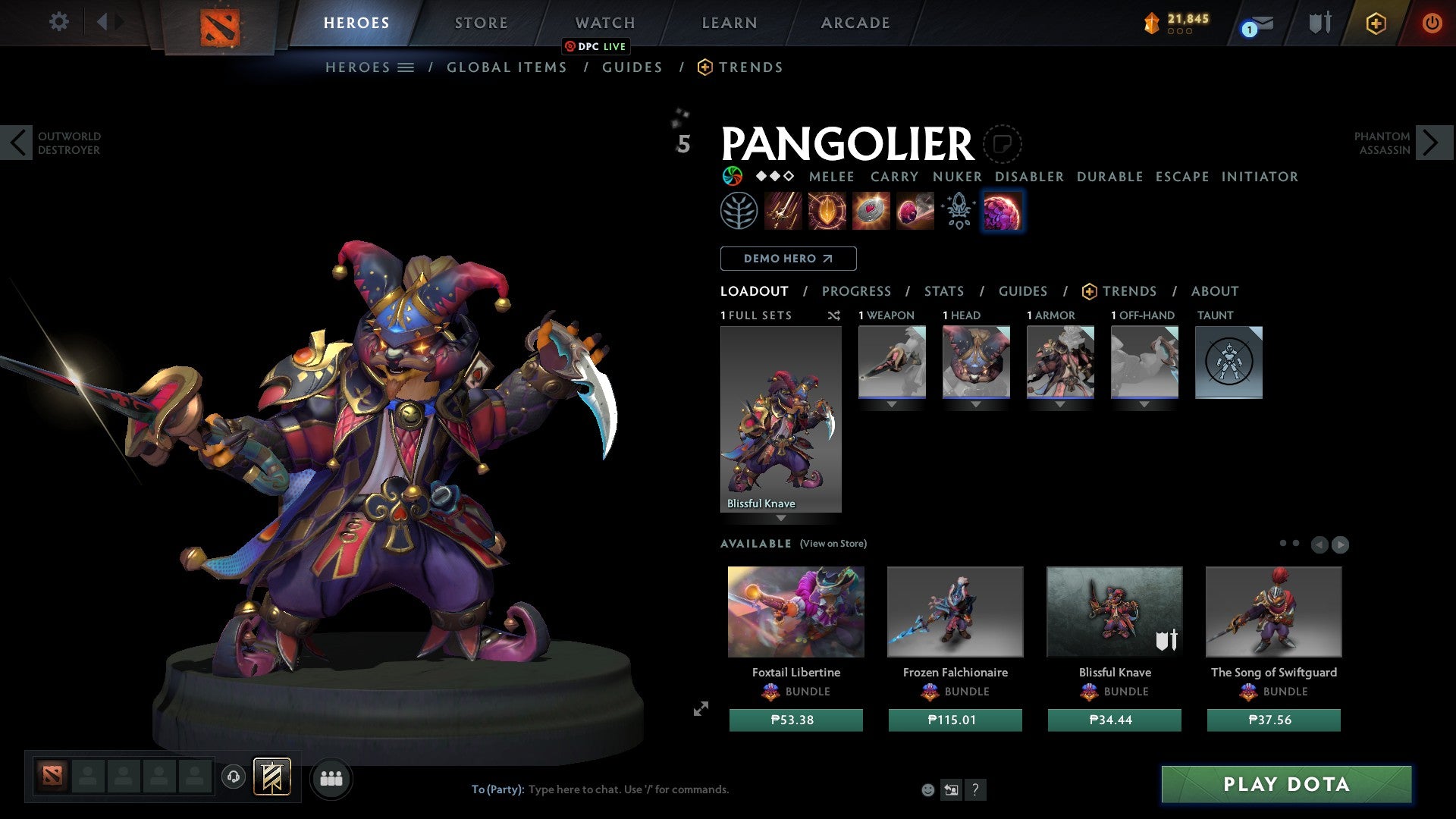View Pangolier's Progress tab

(x=856, y=291)
